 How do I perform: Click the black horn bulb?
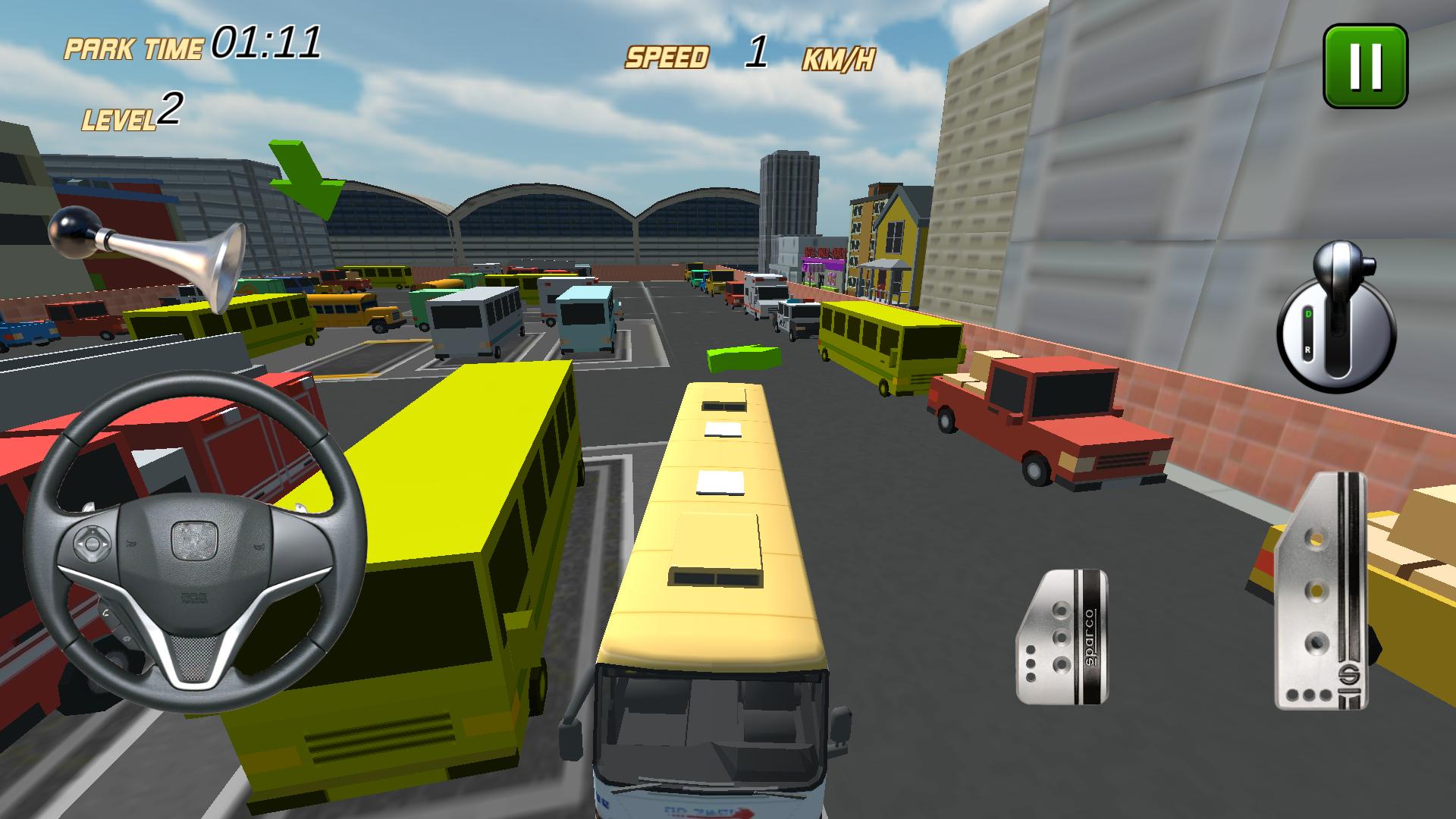coord(72,231)
